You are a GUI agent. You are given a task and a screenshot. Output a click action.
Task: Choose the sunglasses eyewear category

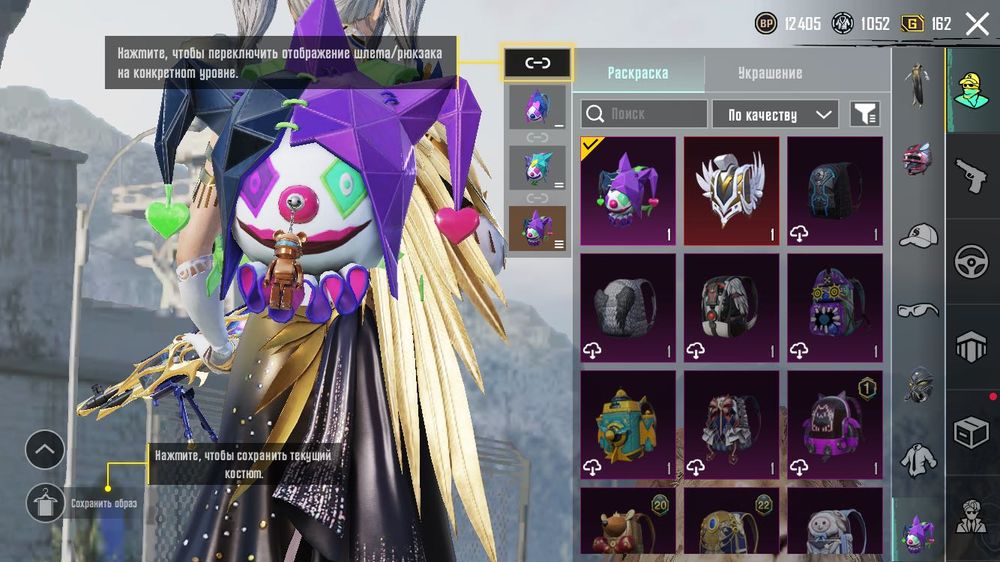(x=917, y=310)
